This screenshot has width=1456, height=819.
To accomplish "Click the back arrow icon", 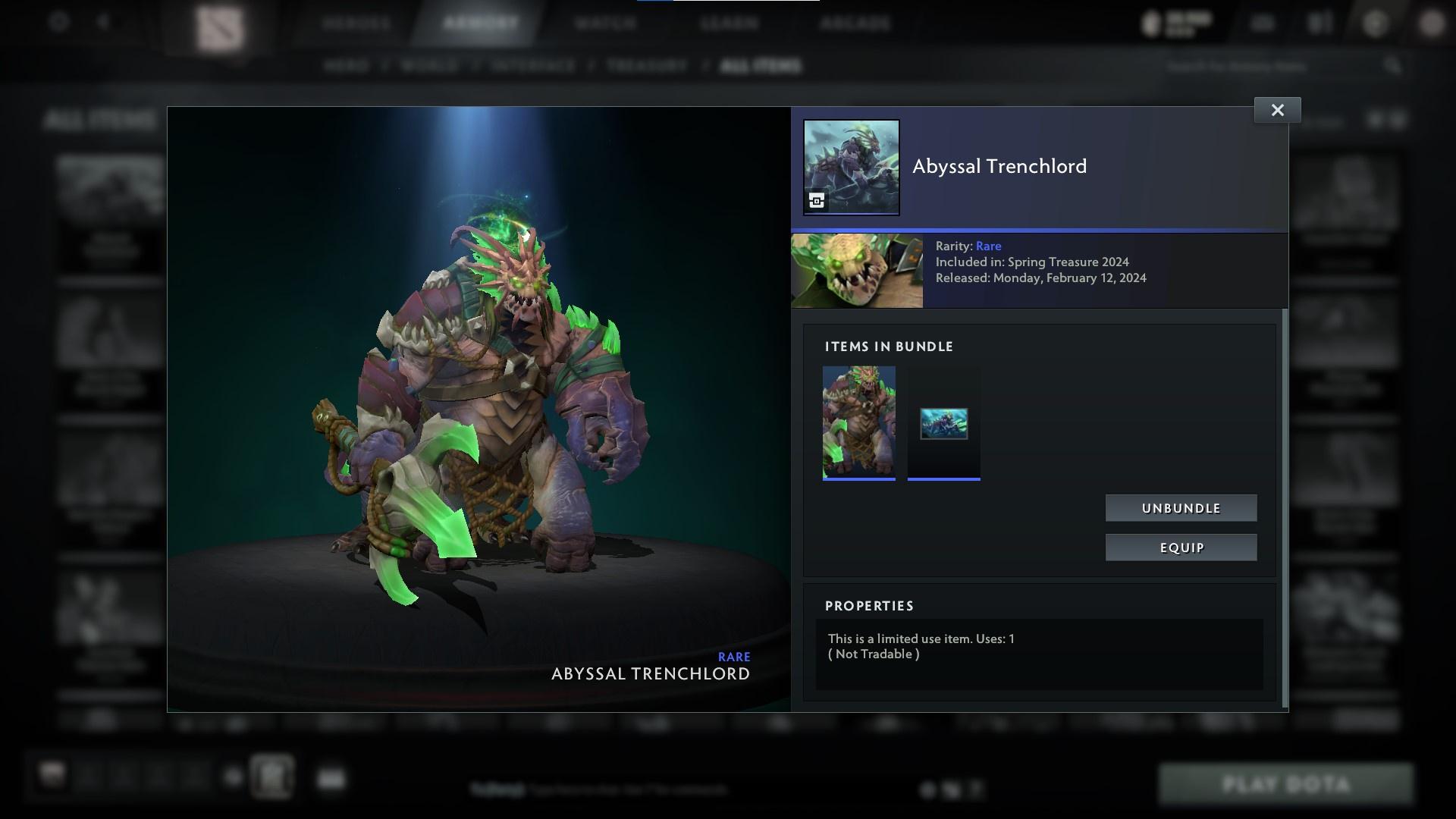I will (x=104, y=22).
